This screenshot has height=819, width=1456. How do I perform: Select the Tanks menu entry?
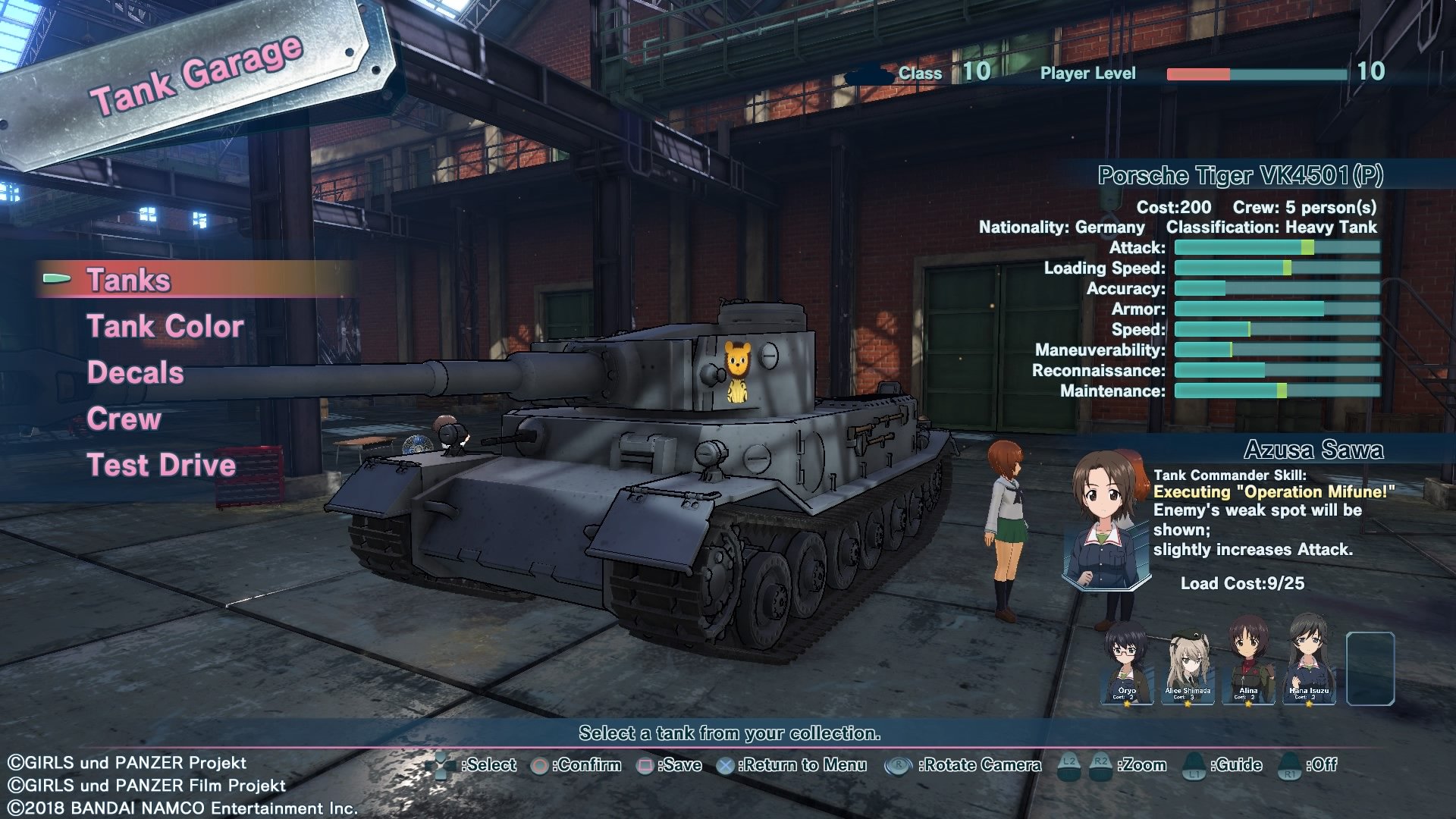129,280
